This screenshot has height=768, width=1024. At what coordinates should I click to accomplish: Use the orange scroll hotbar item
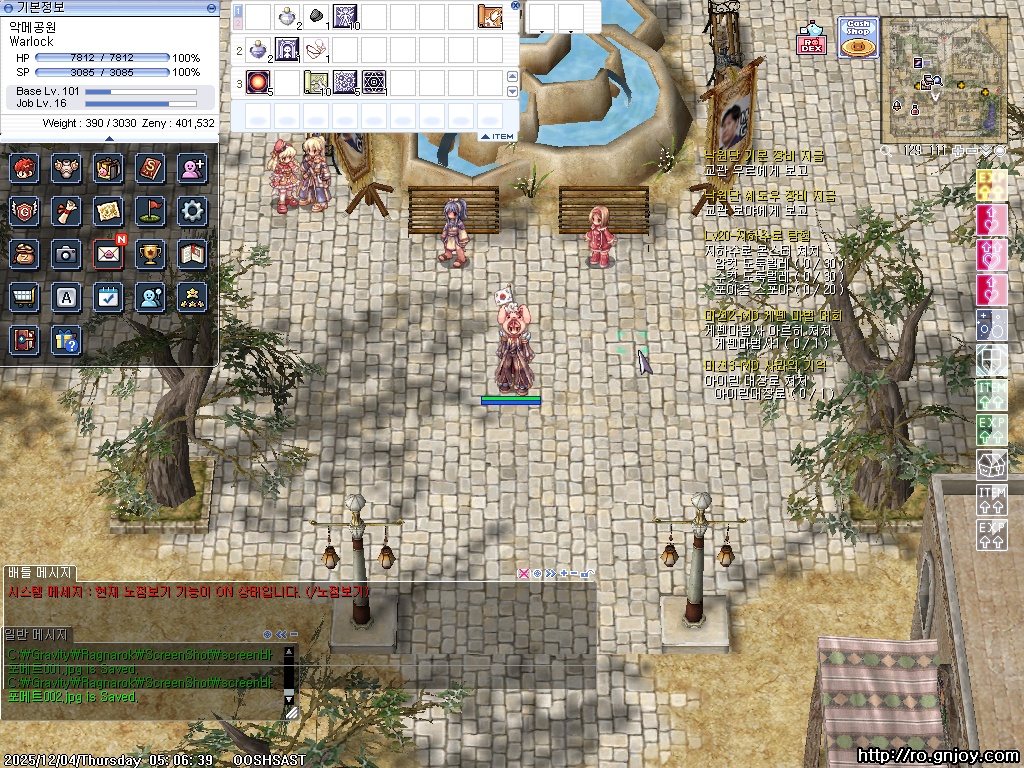point(490,16)
